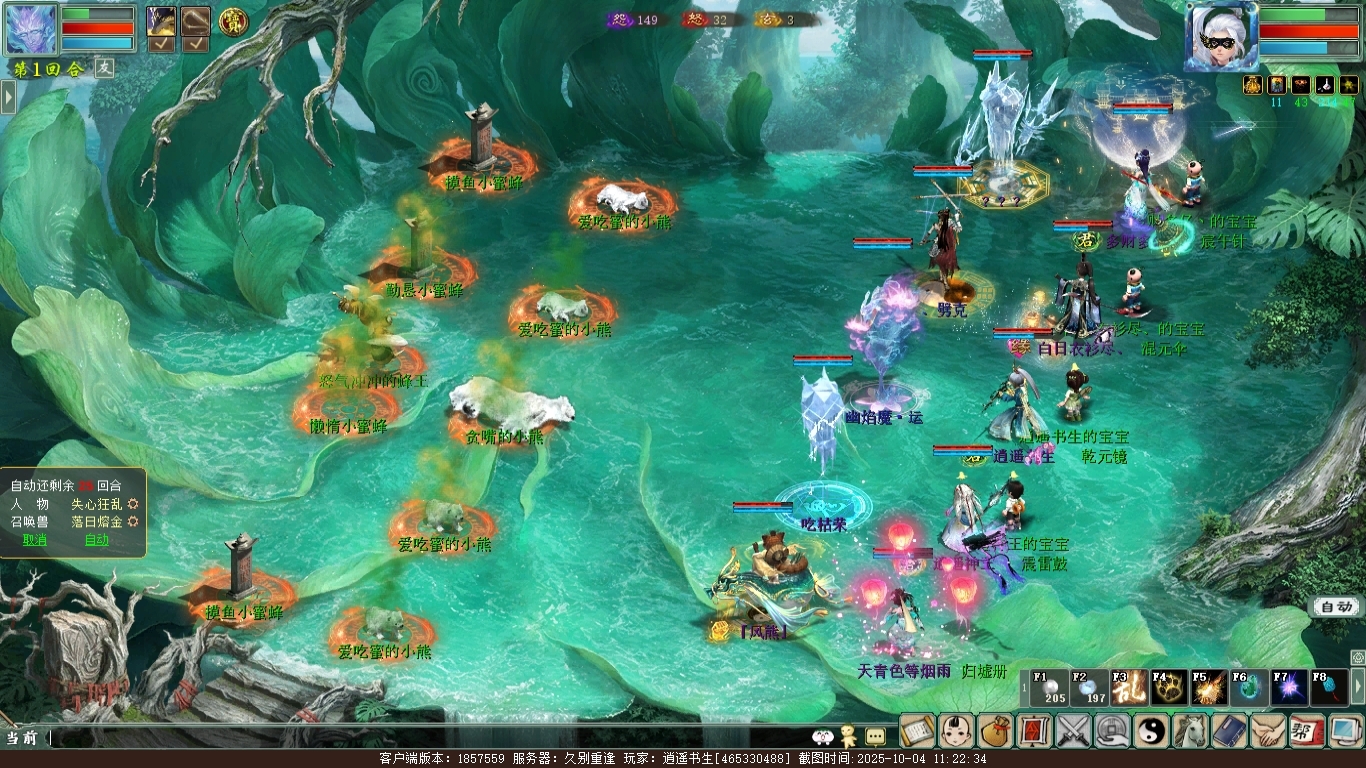The height and width of the screenshot is (768, 1366).
Task: Open settings gear beside 失心狂乱
Action: point(133,505)
